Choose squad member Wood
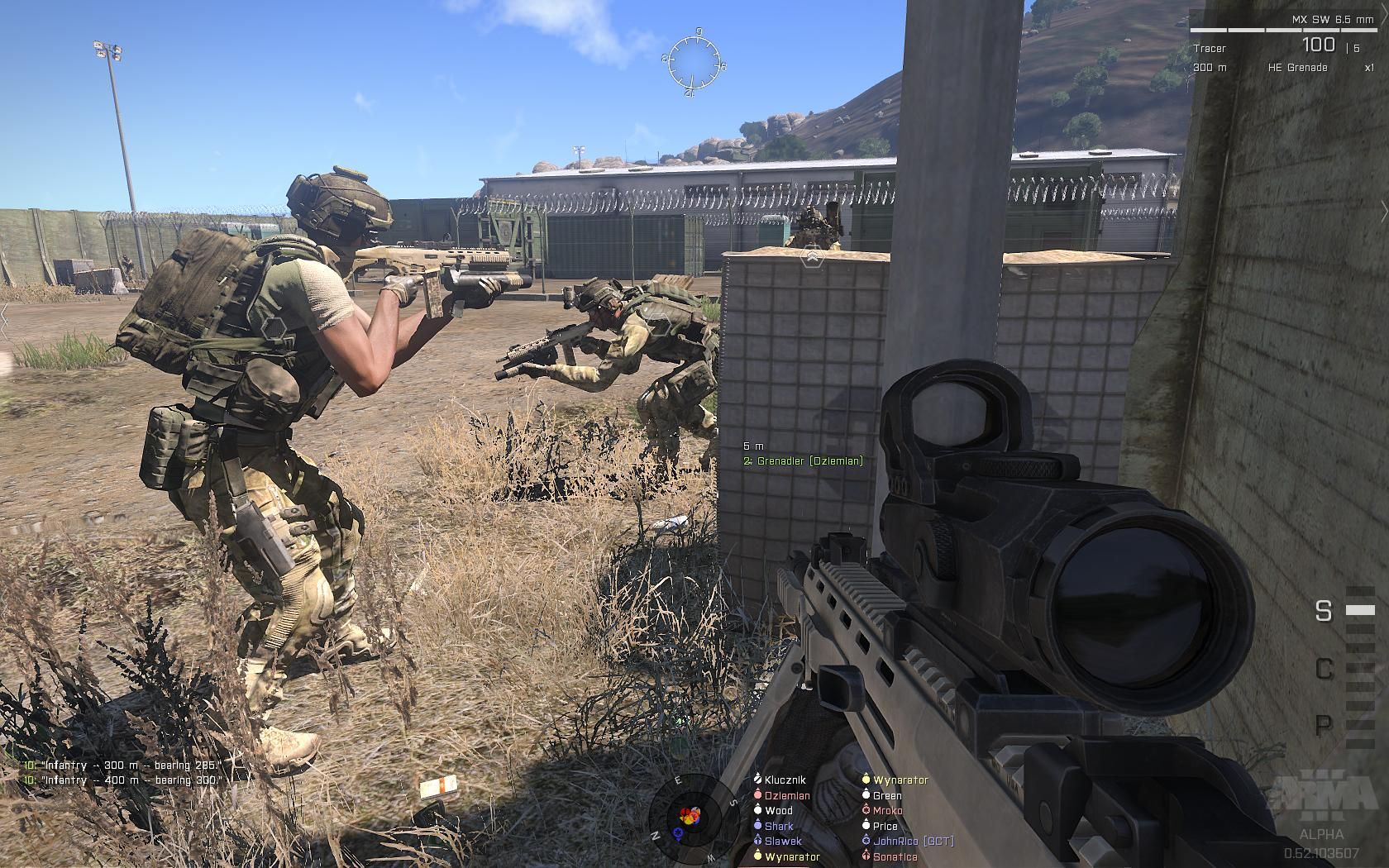The width and height of the screenshot is (1389, 868). tap(778, 810)
